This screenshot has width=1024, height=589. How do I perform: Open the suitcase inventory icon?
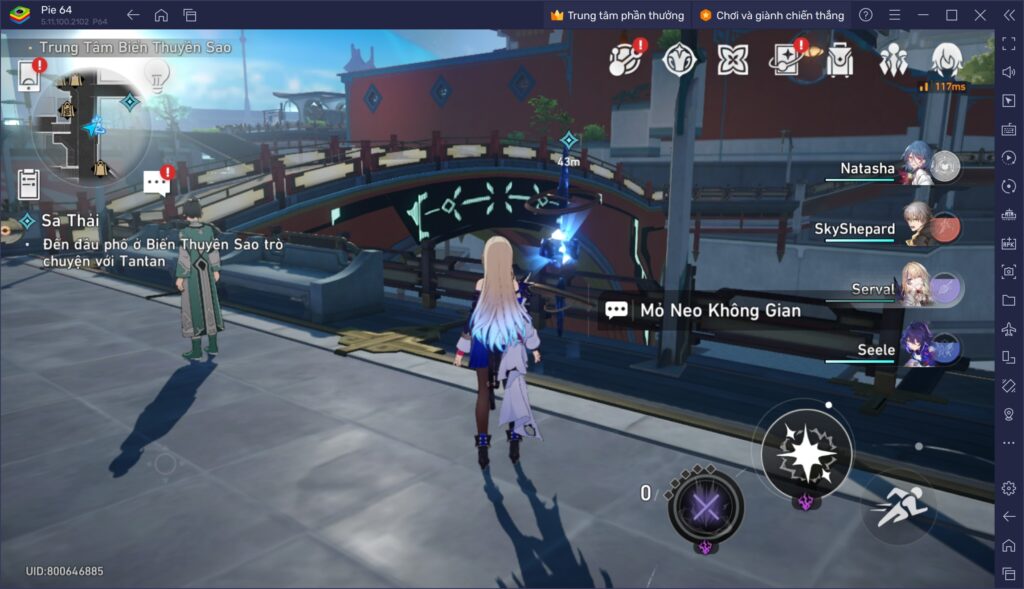840,61
